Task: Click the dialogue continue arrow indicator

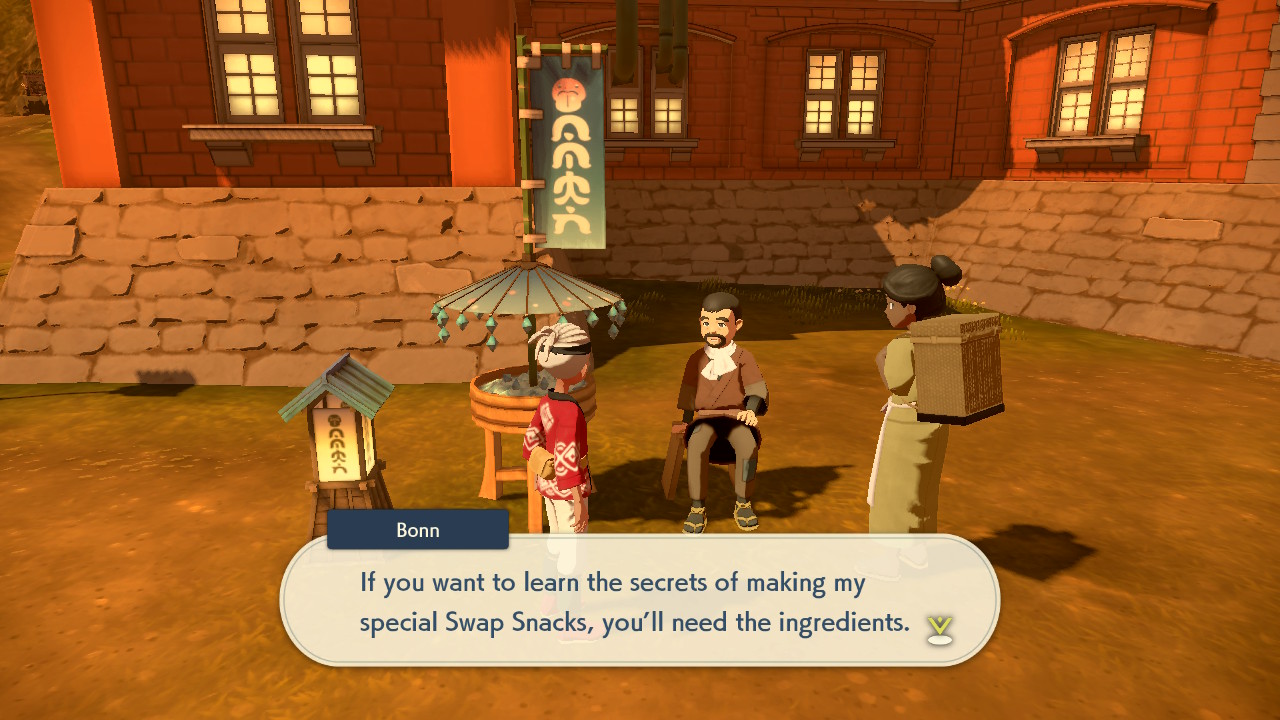Action: point(939,629)
